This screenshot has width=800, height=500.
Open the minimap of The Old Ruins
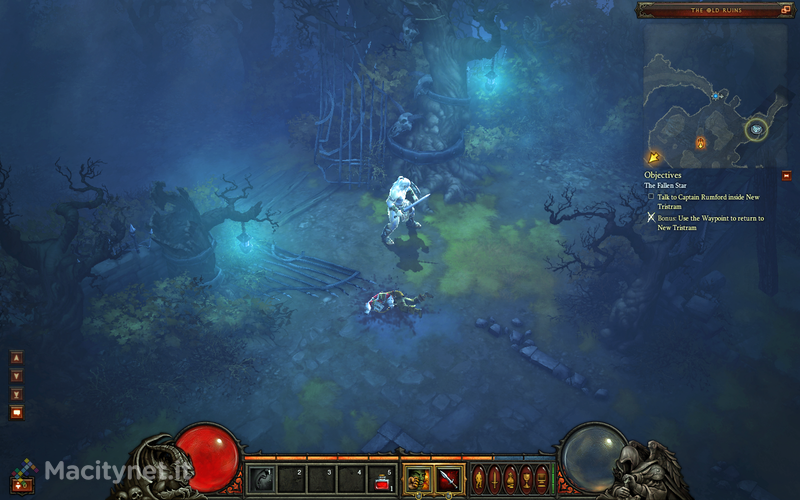[x=708, y=95]
